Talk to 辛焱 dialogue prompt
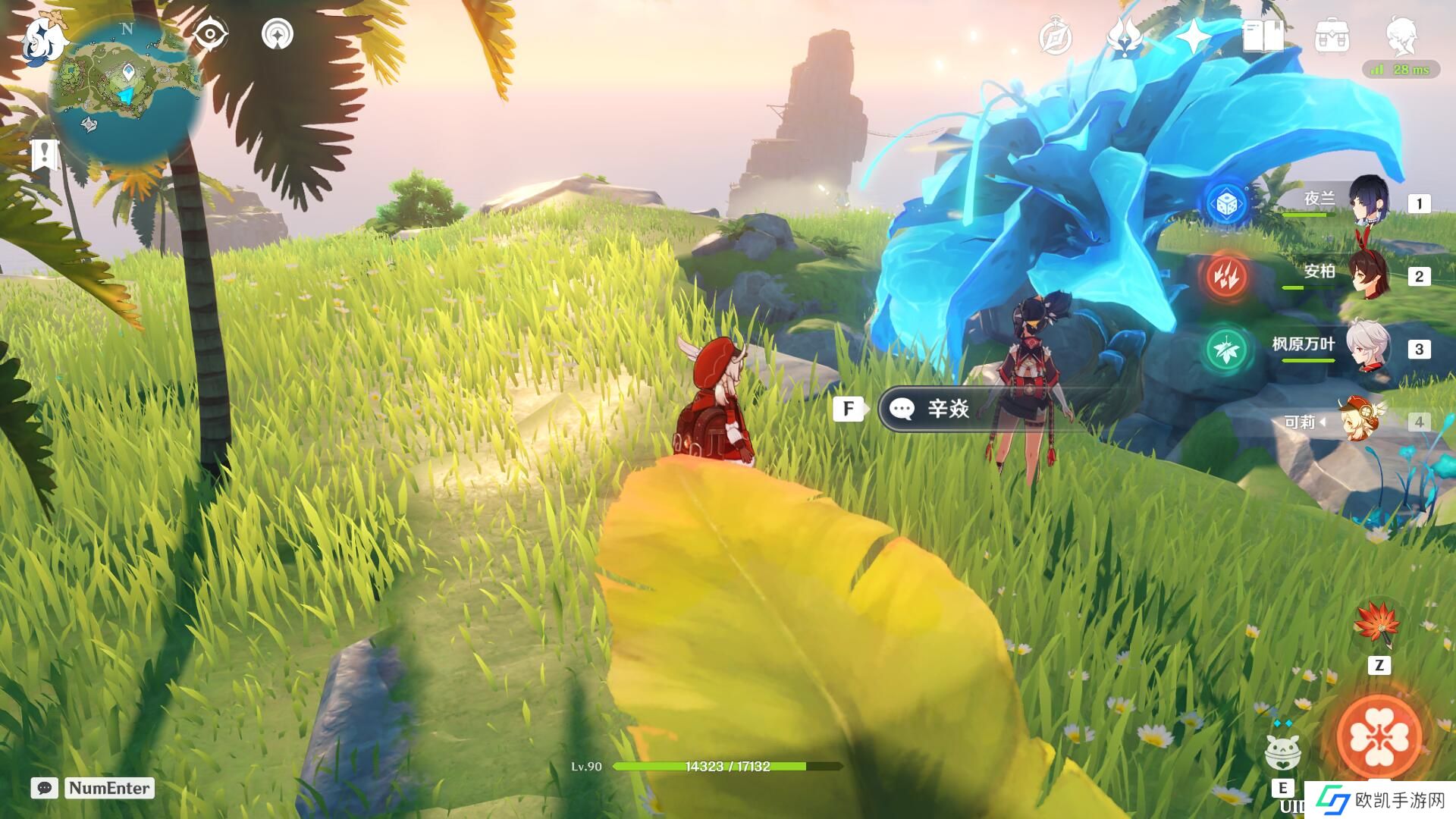This screenshot has height=819, width=1456. tap(948, 409)
